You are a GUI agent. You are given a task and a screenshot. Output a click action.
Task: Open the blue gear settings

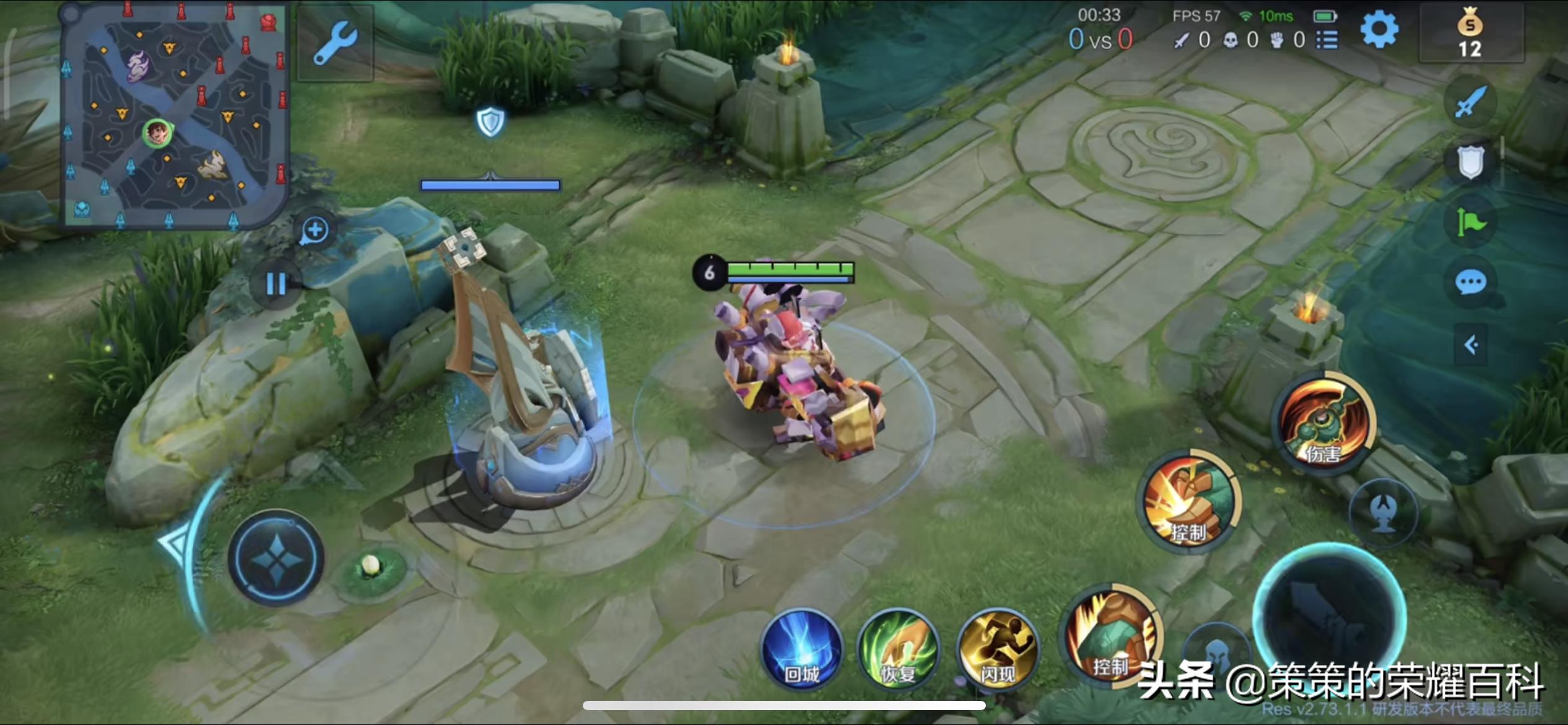click(x=1379, y=30)
